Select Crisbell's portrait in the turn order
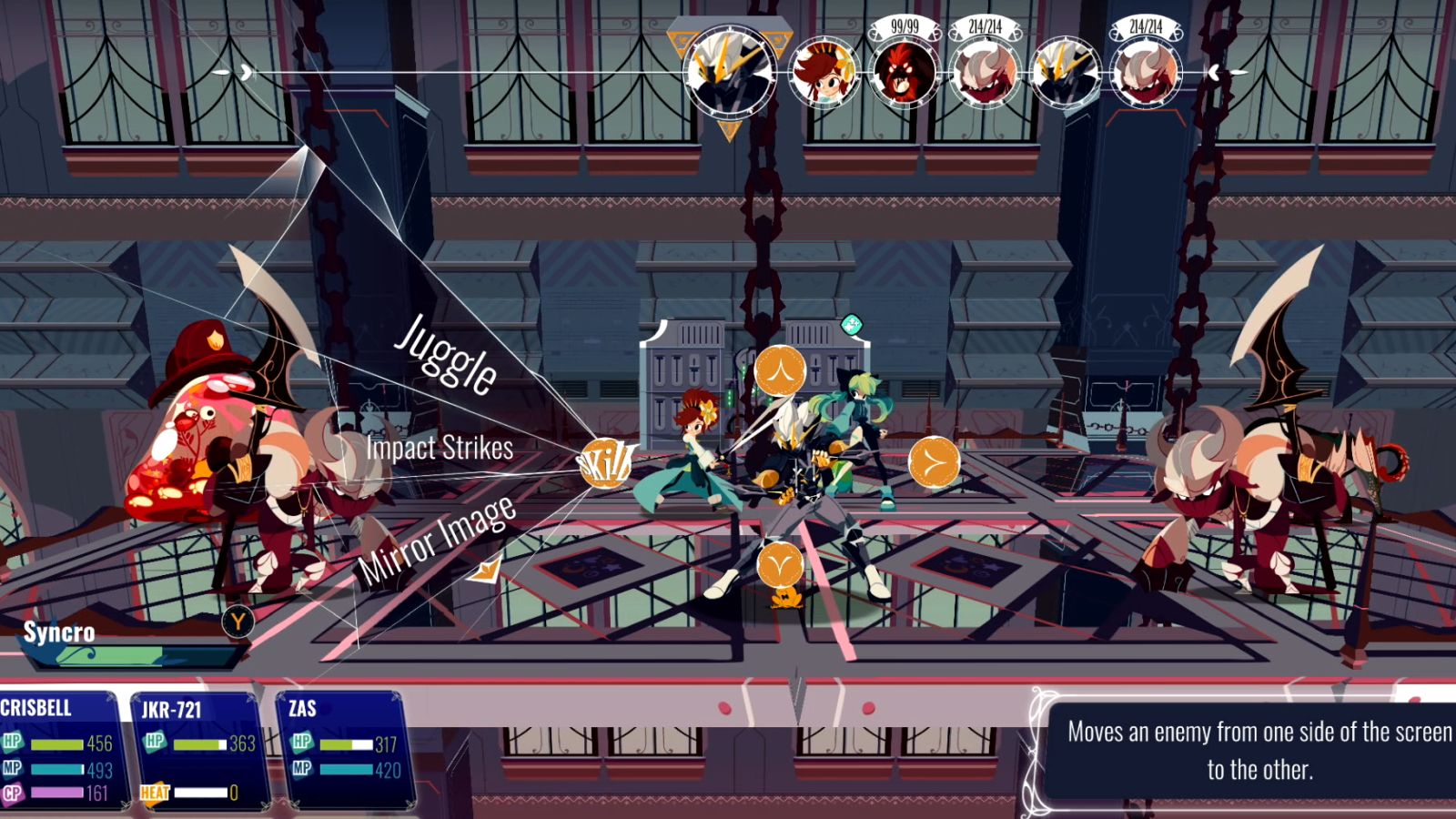This screenshot has width=1456, height=819. pos(824,73)
